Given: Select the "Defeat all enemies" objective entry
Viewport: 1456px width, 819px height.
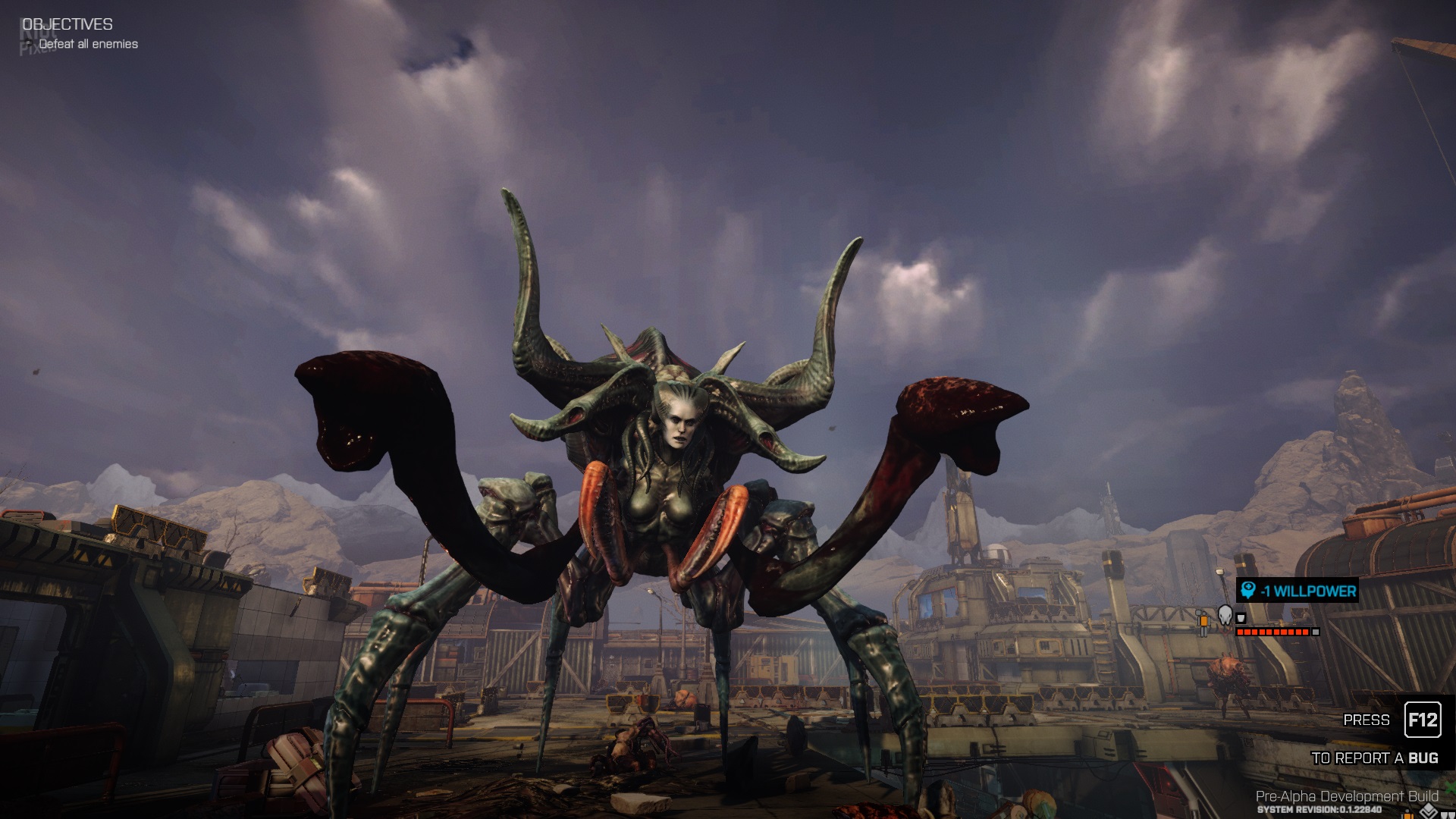Looking at the screenshot, I should (88, 44).
